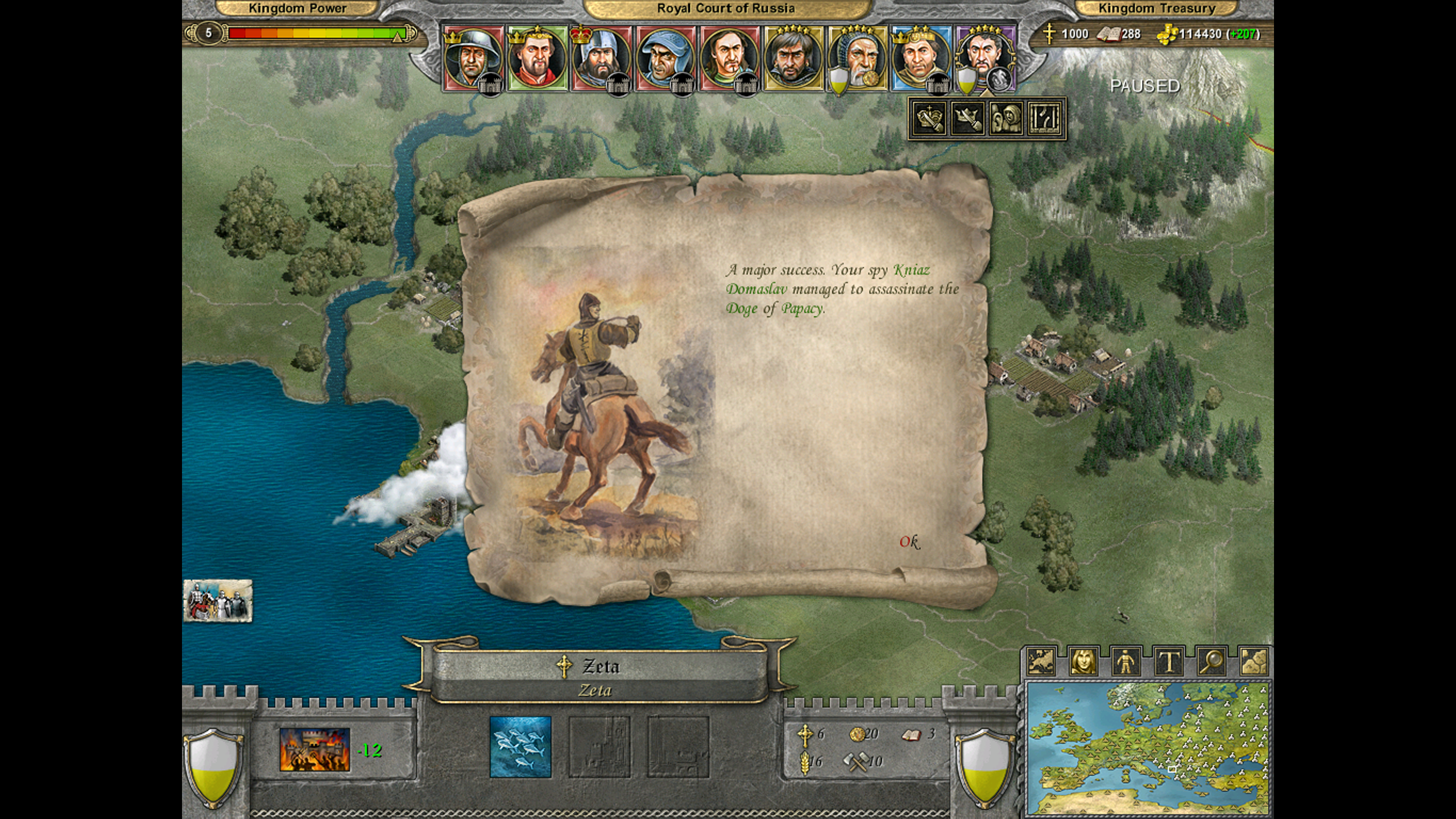1456x819 pixels.
Task: Toggle the letter T names display
Action: click(1168, 662)
